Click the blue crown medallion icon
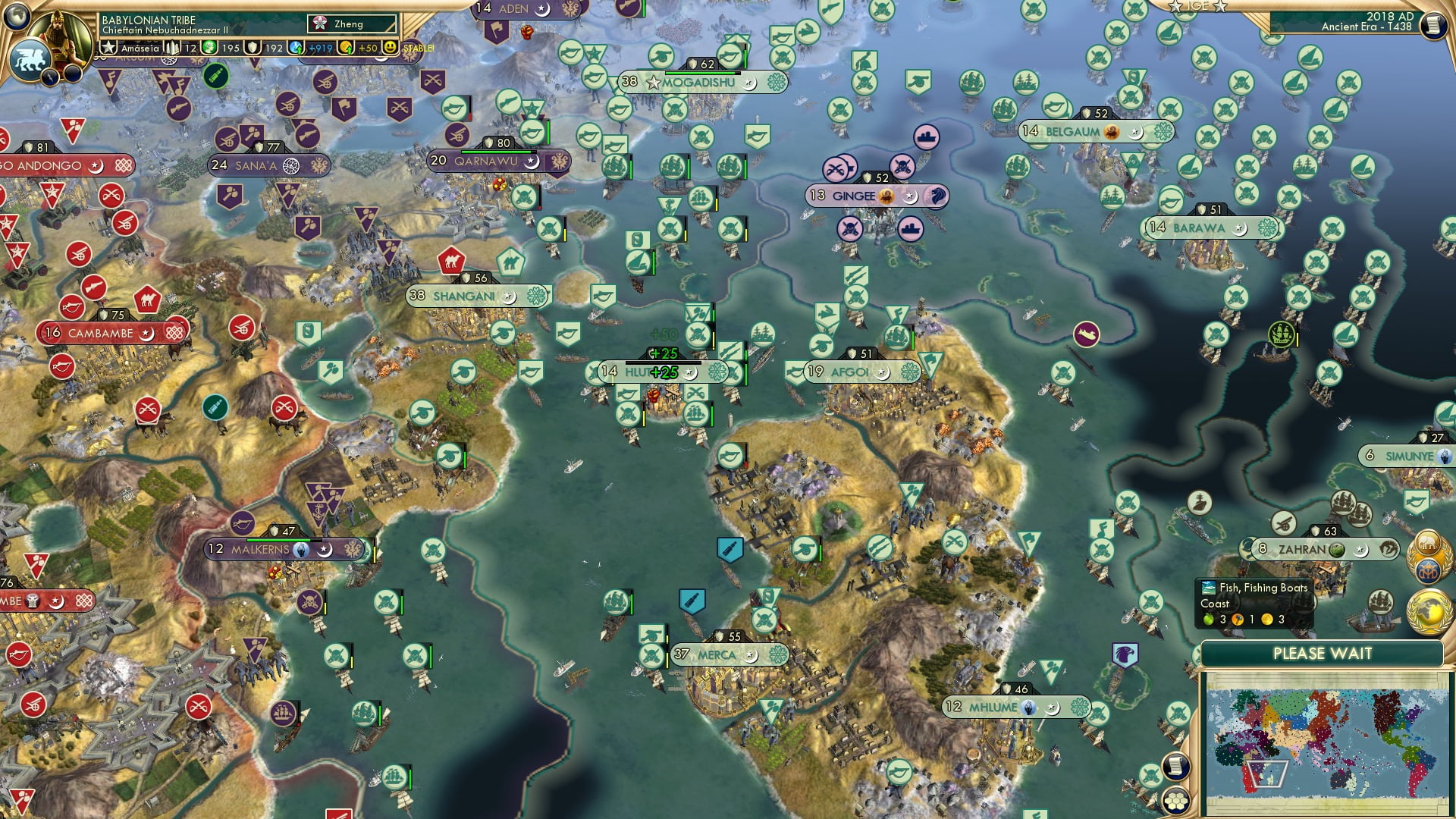The width and height of the screenshot is (1456, 819). click(1427, 570)
